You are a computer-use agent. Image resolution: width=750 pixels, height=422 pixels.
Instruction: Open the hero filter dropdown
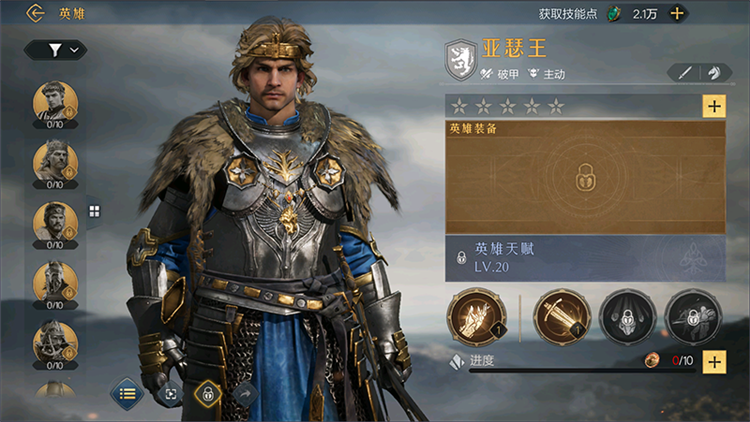click(55, 49)
